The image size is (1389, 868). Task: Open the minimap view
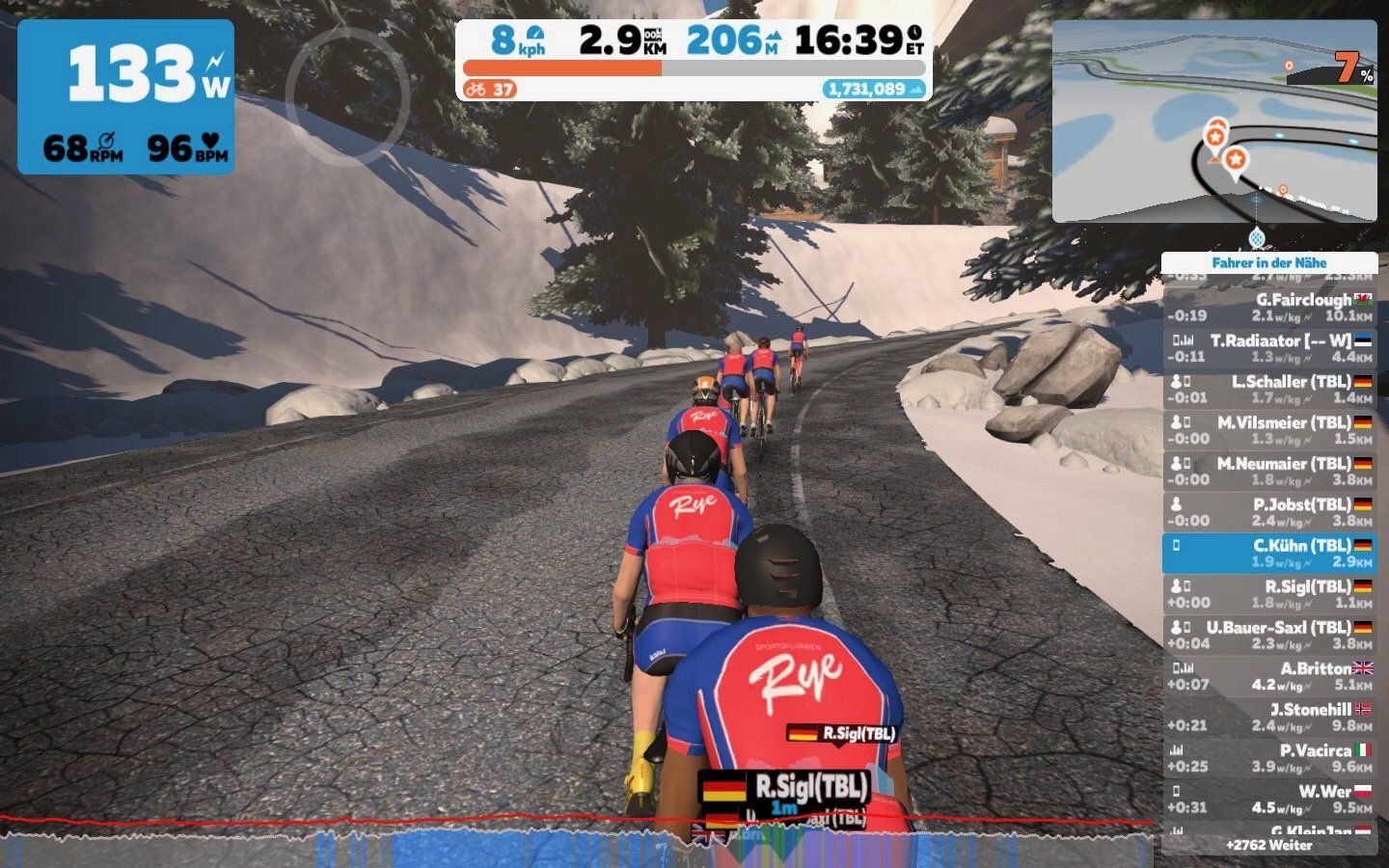(x=1214, y=121)
